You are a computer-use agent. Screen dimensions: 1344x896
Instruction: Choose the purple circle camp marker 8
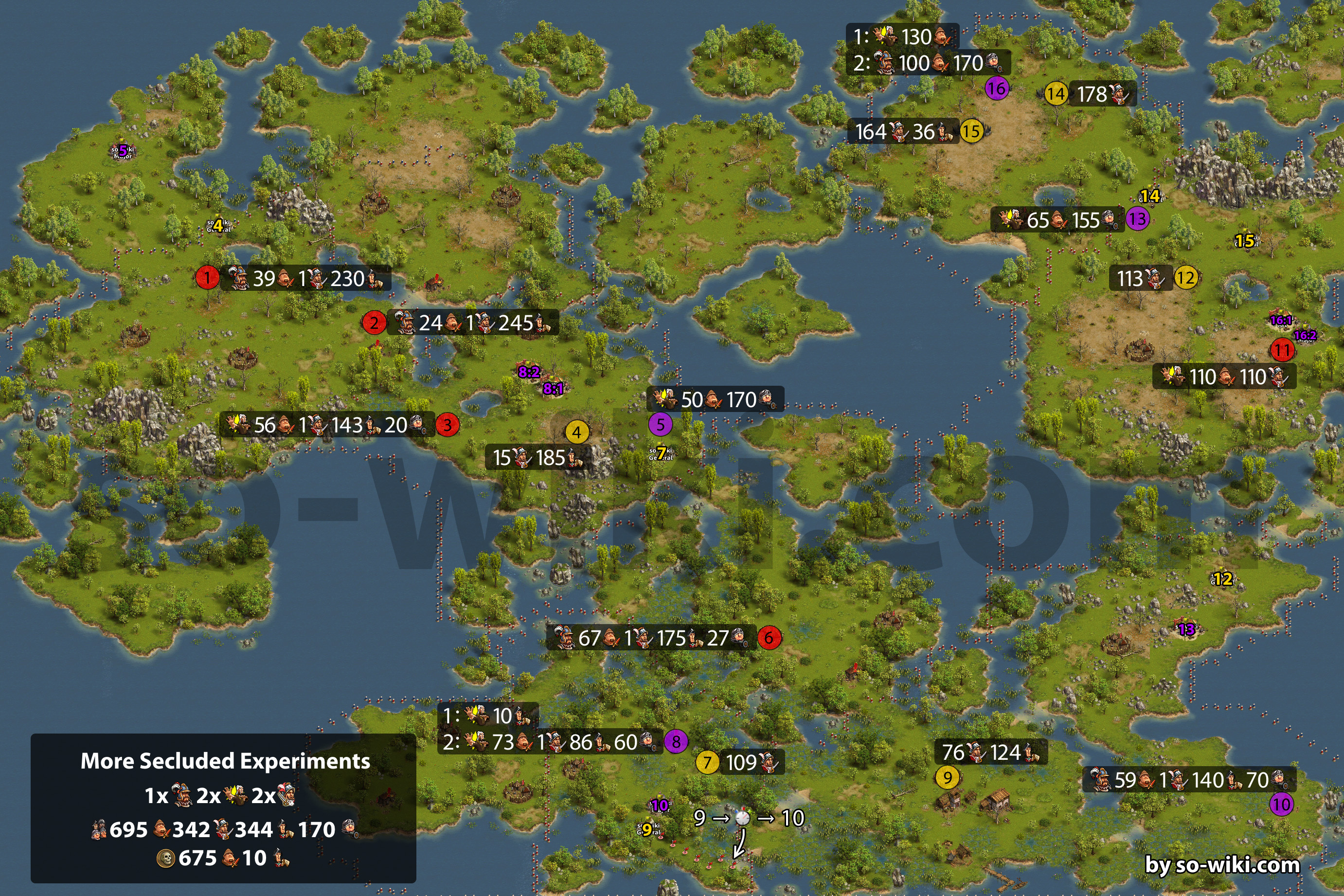click(x=676, y=741)
